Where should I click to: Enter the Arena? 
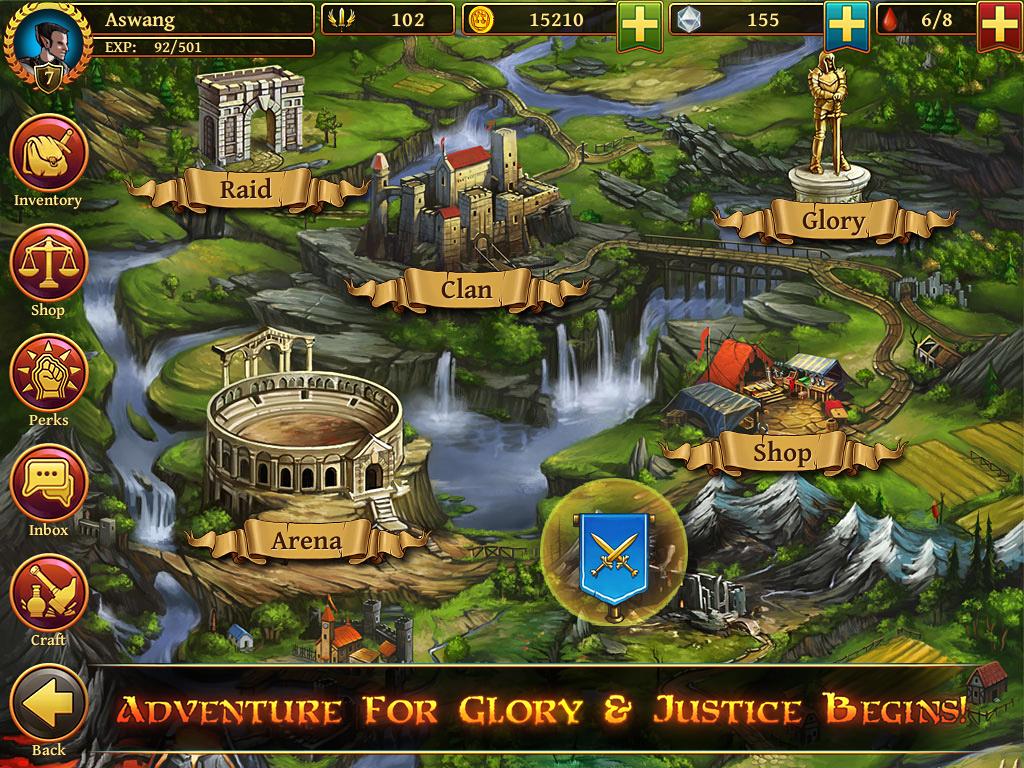click(306, 540)
